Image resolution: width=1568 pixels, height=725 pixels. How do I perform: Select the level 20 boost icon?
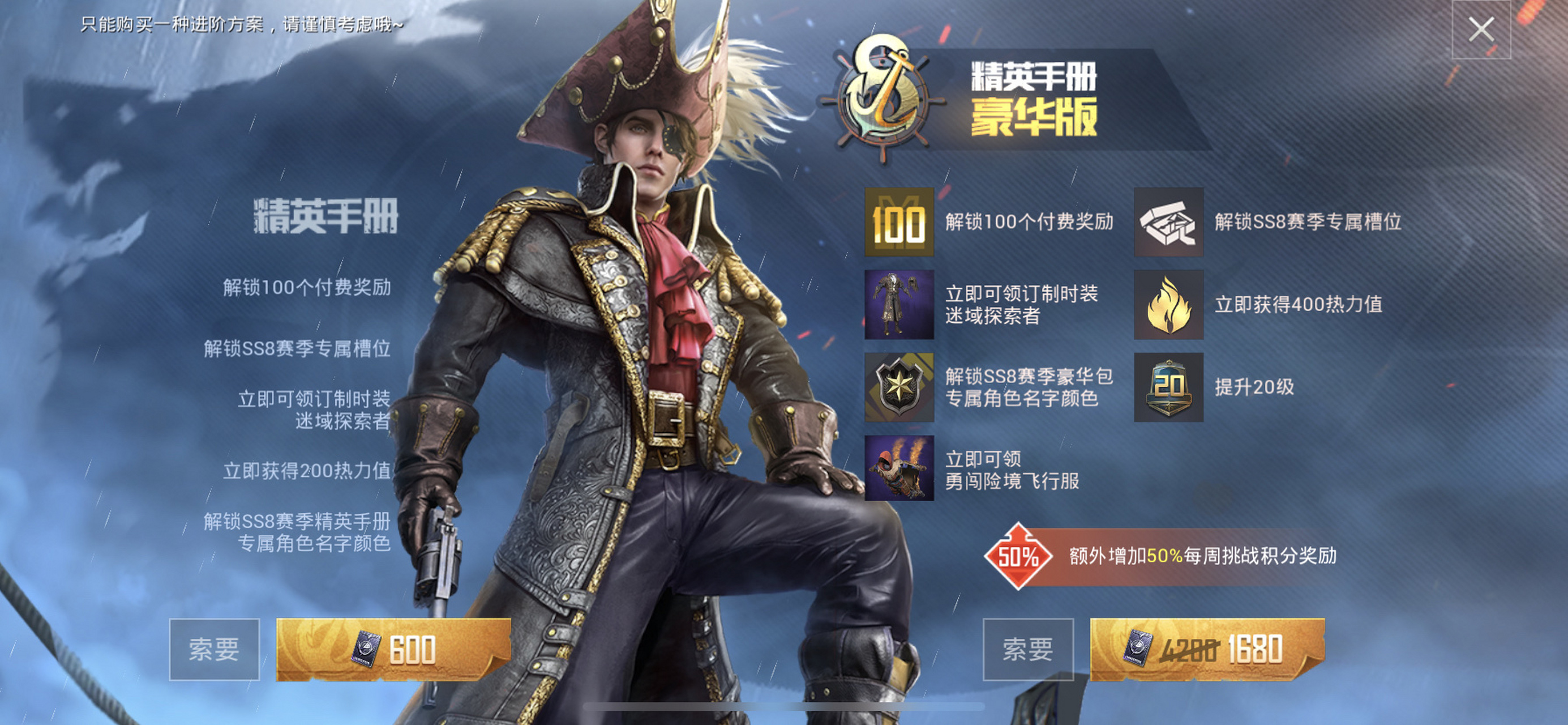coord(1168,387)
